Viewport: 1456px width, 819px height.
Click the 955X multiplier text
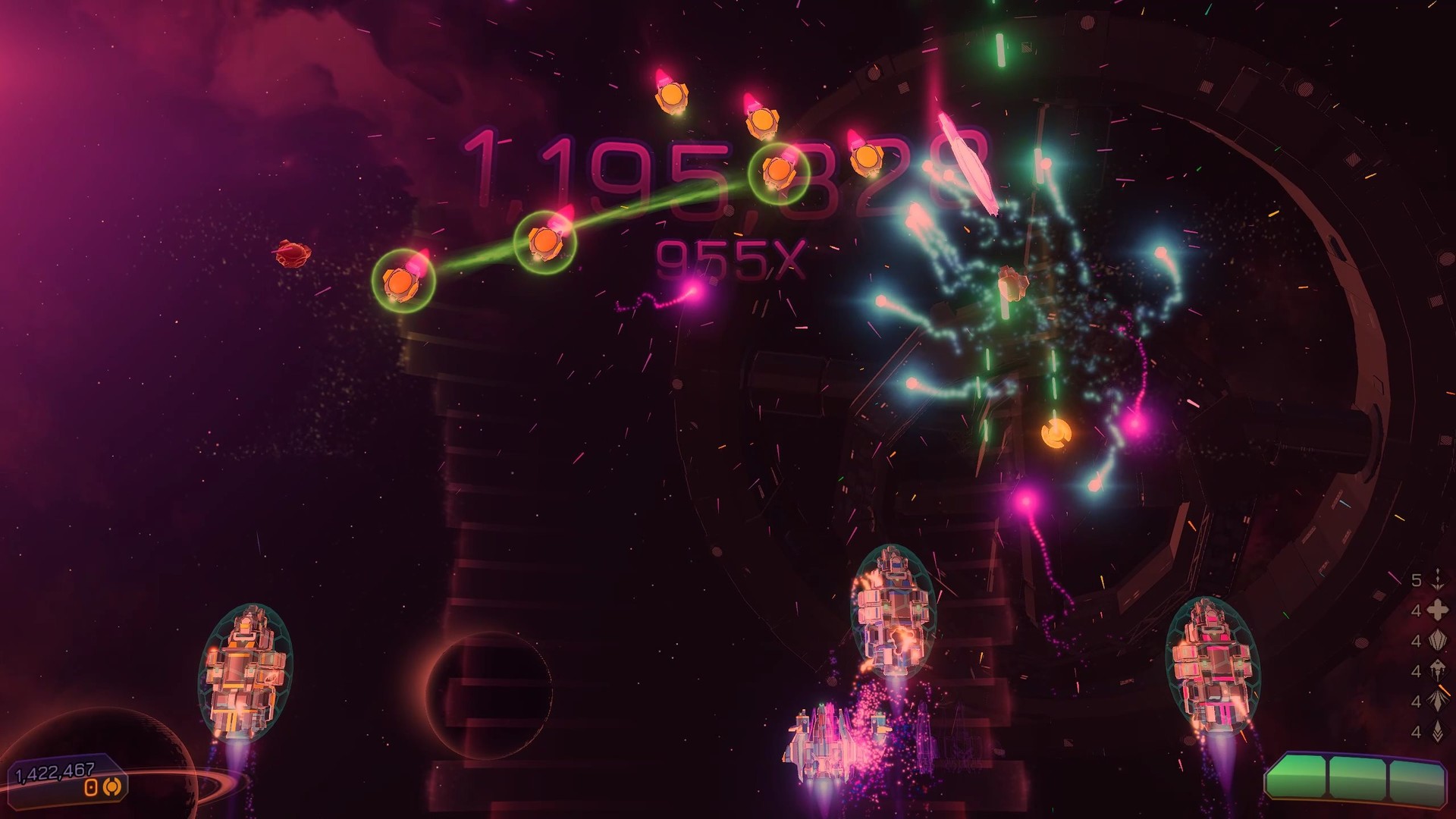pos(730,256)
